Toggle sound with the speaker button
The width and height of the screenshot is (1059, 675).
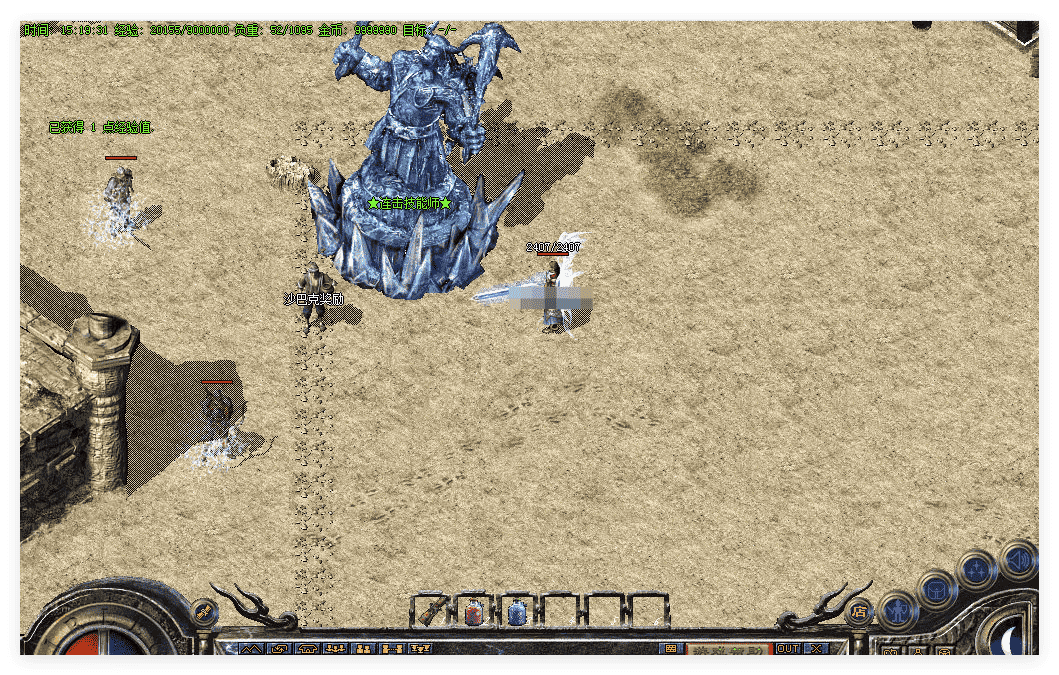1018,559
